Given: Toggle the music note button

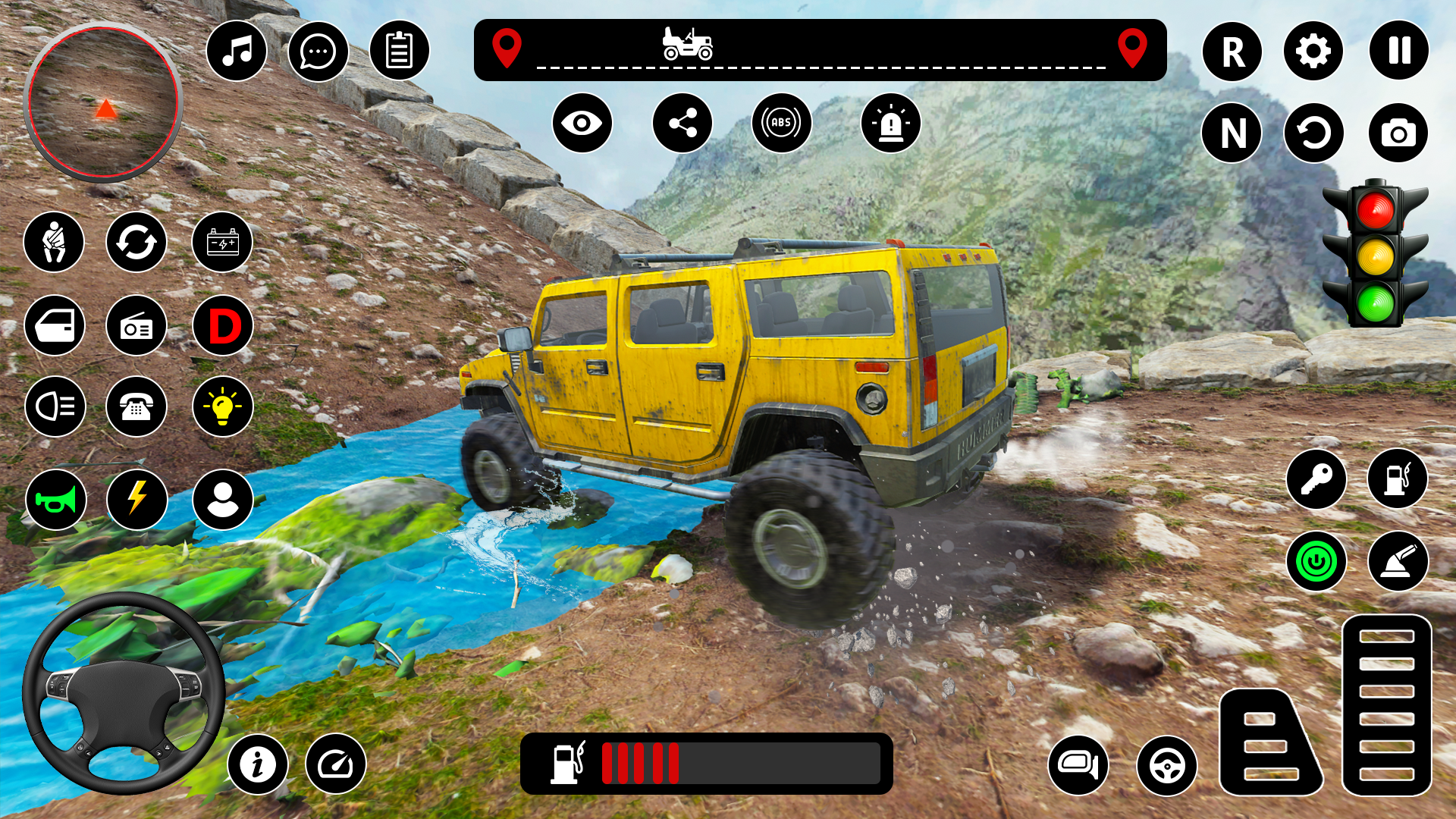Looking at the screenshot, I should click(237, 51).
